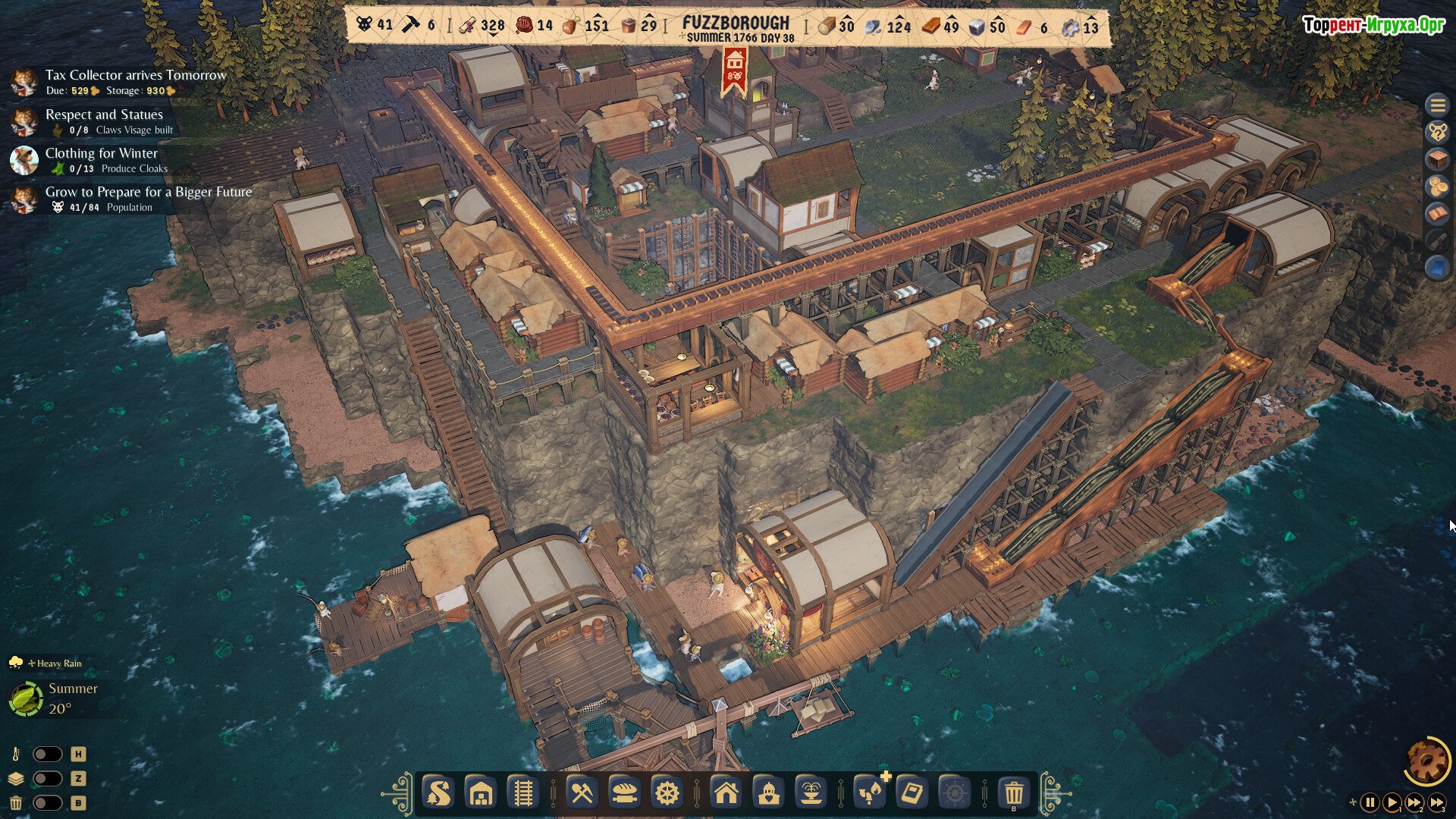Screen dimensions: 1456x819
Task: Open the house residential build category
Action: tap(726, 794)
